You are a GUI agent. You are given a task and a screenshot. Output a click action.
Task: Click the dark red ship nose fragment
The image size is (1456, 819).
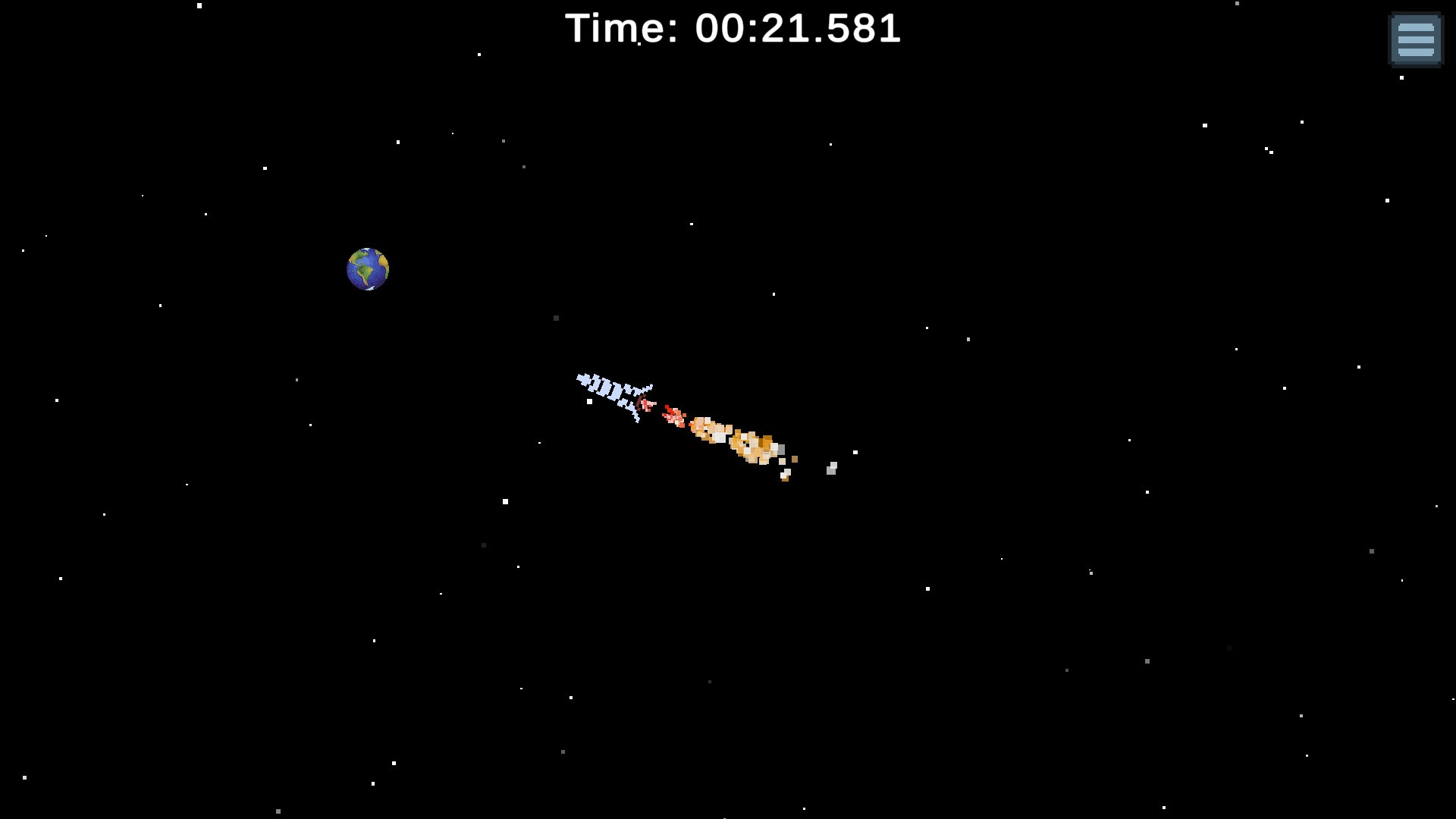[x=639, y=403]
